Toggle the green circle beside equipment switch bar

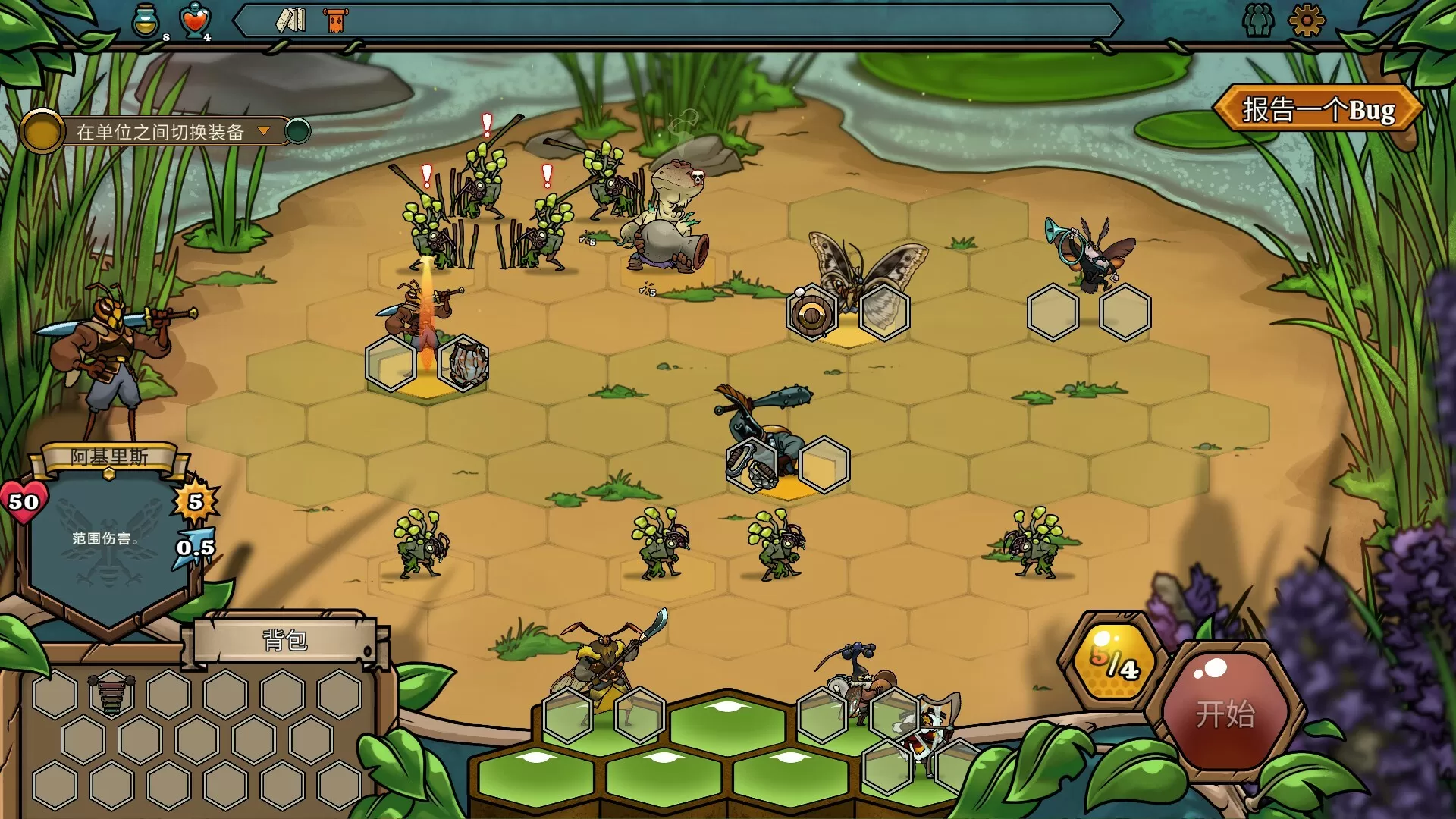coord(298,130)
